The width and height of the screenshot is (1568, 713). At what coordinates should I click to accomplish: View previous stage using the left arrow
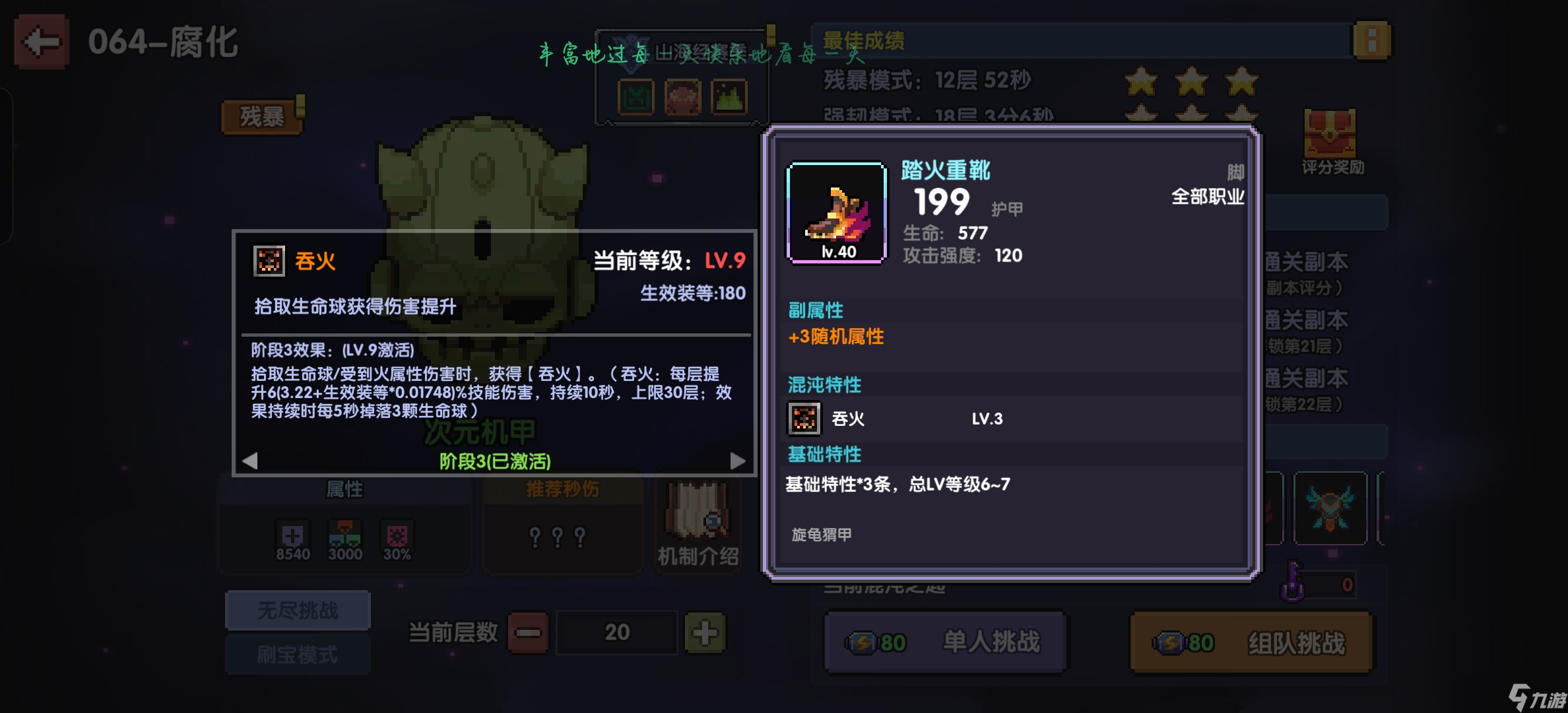coord(251,461)
